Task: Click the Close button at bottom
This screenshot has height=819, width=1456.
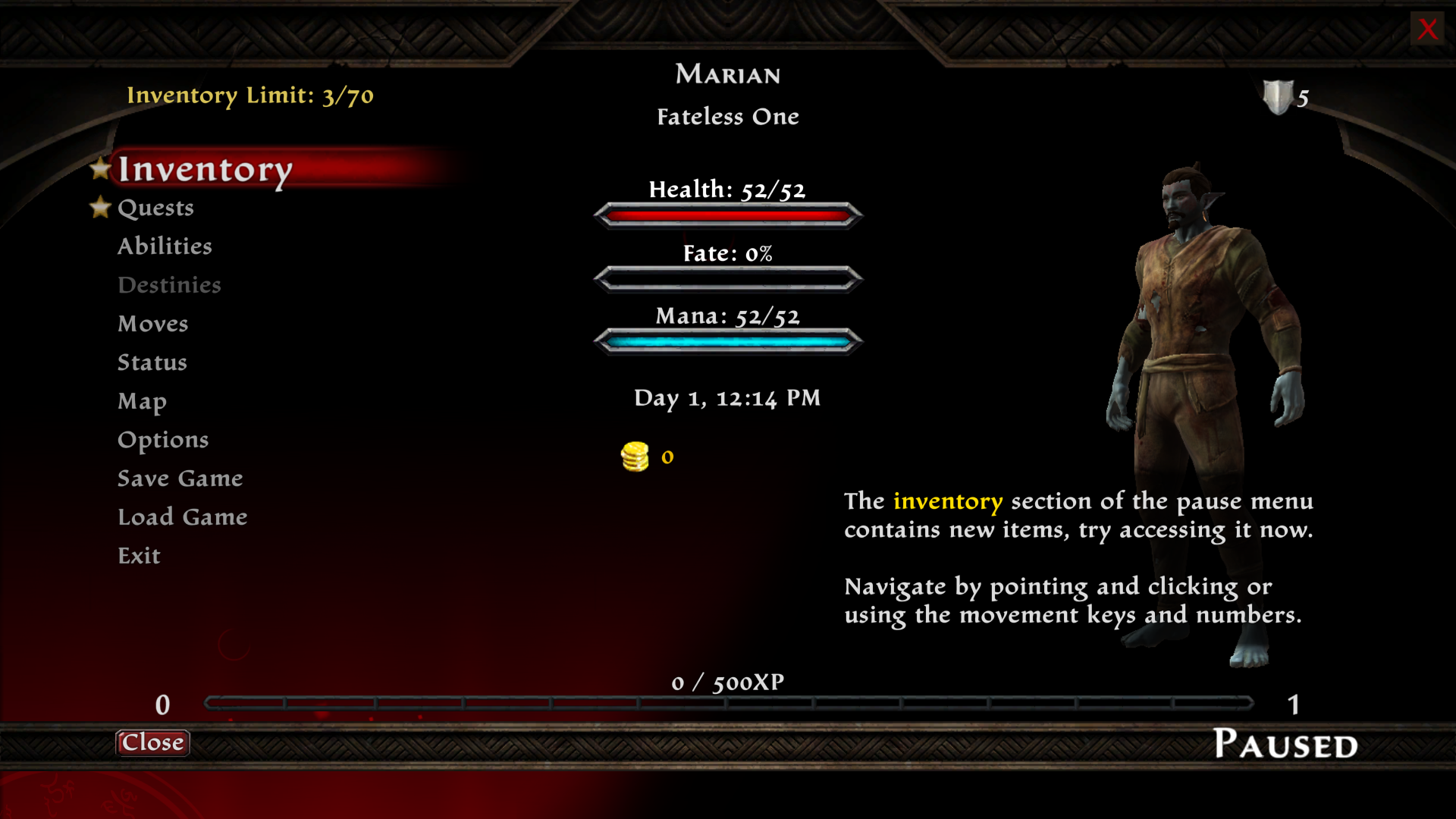Action: coord(152,742)
